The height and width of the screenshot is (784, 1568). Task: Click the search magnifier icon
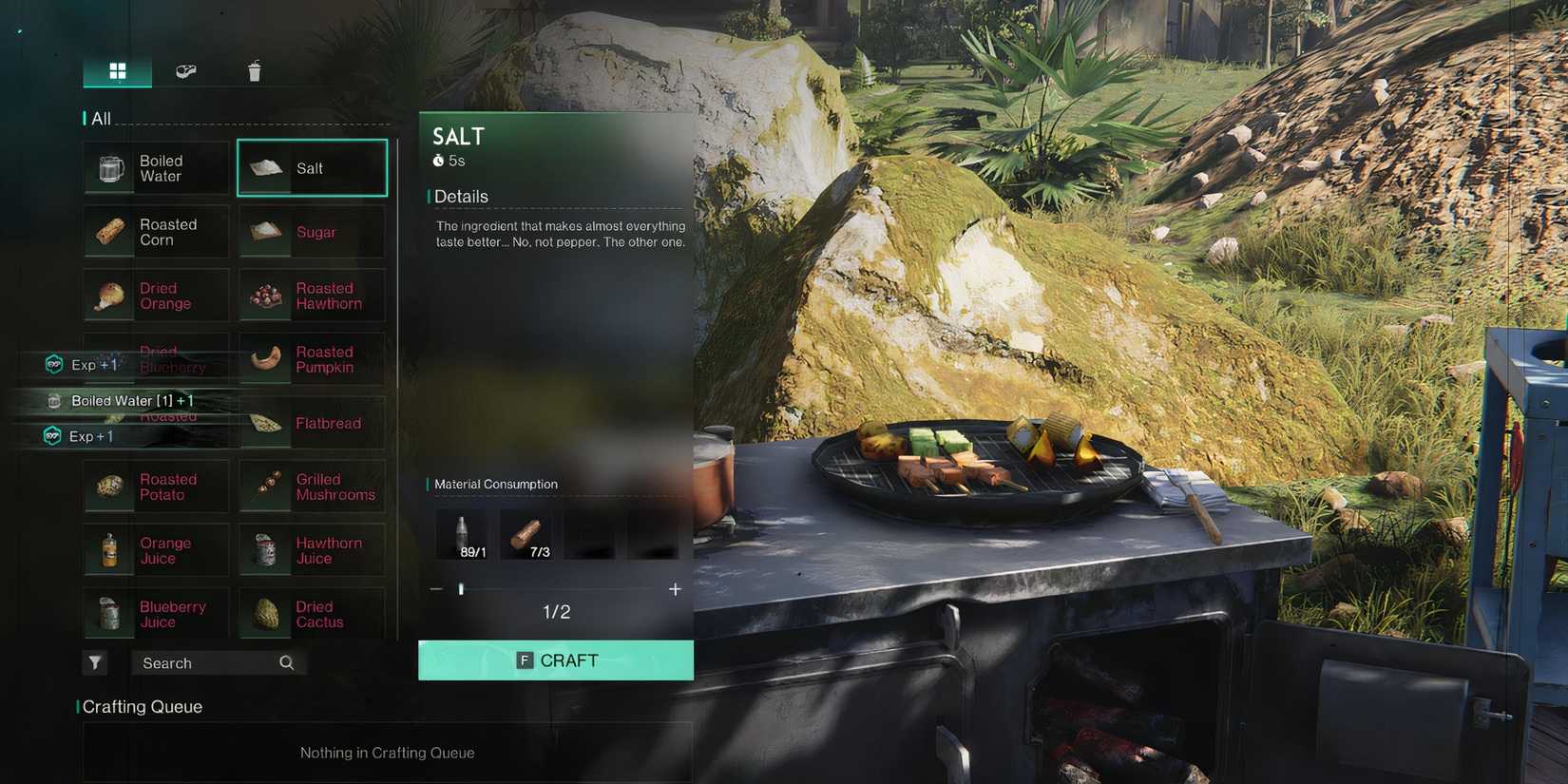click(x=286, y=662)
